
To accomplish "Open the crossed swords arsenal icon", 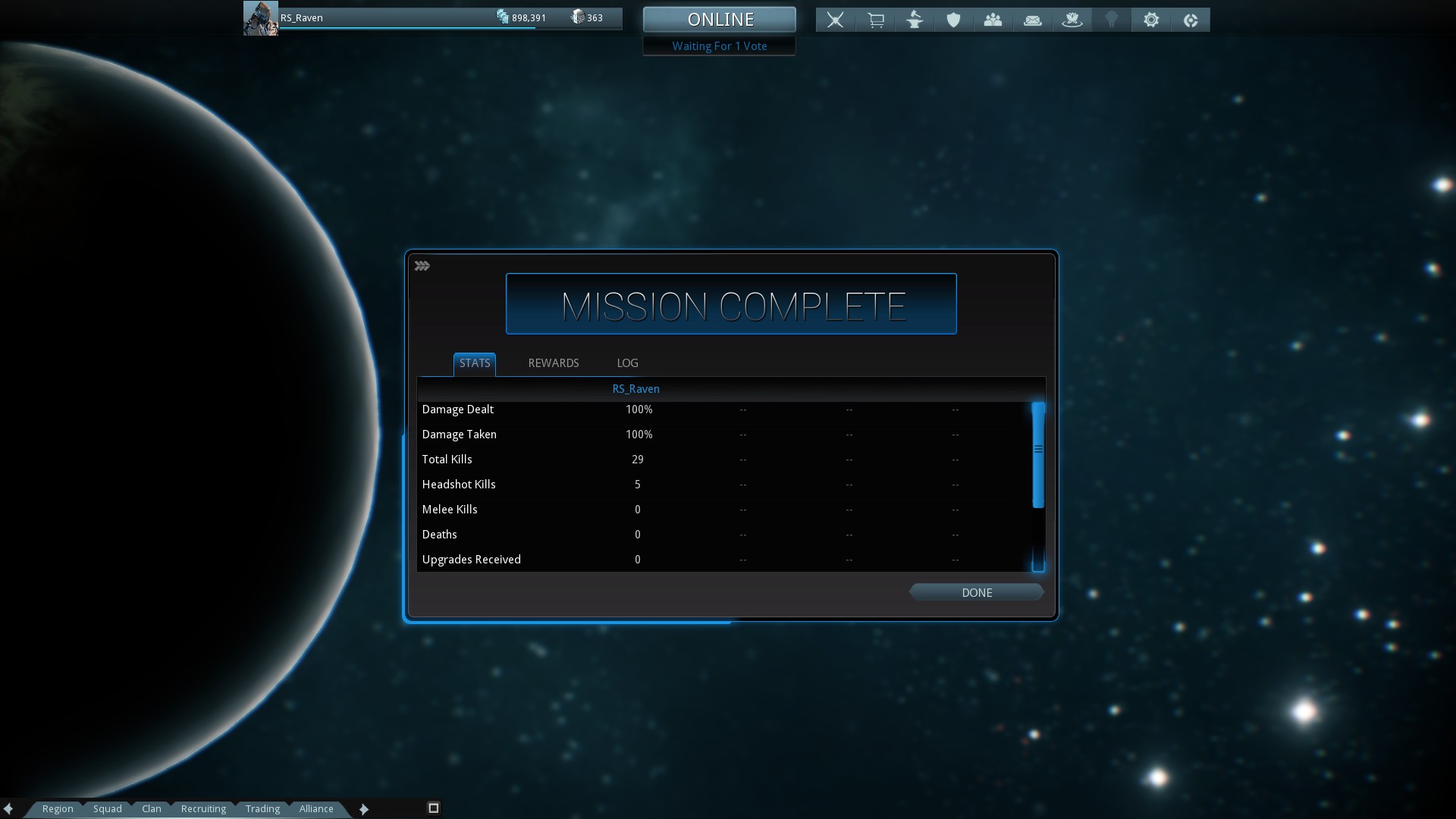I will (x=835, y=20).
